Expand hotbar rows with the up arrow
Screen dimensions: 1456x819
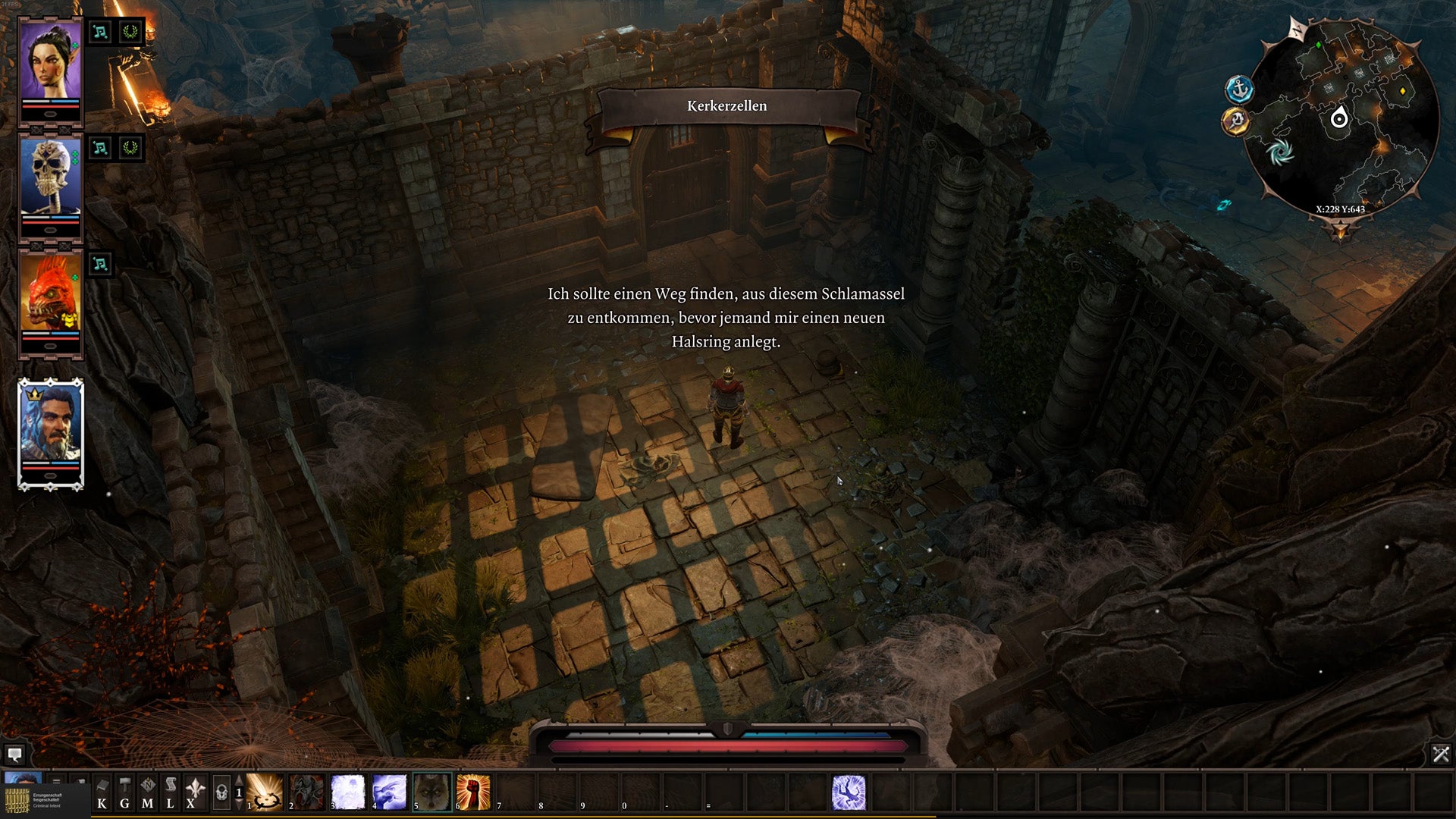pyautogui.click(x=238, y=778)
